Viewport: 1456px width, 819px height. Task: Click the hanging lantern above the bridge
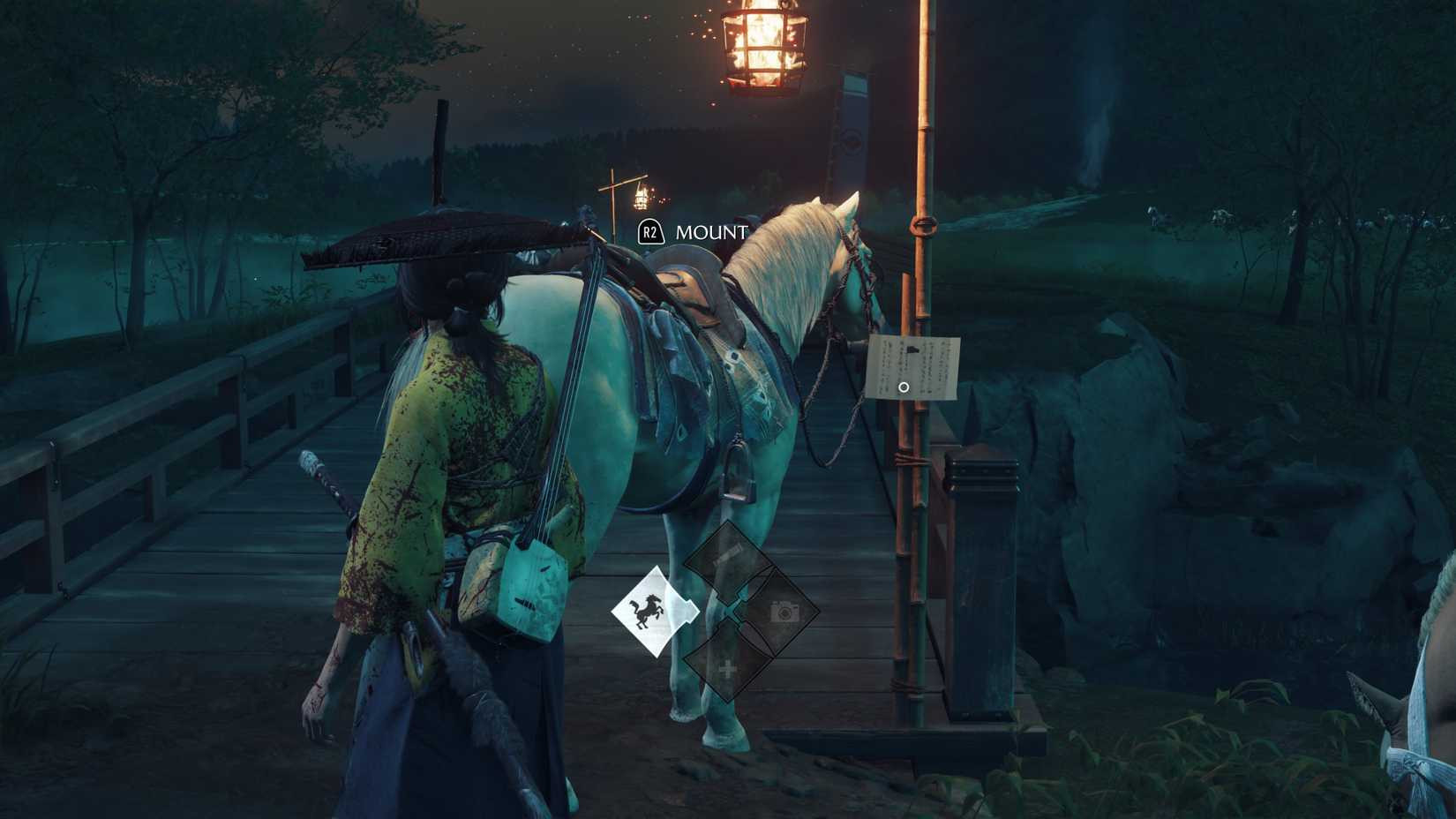pos(763,49)
